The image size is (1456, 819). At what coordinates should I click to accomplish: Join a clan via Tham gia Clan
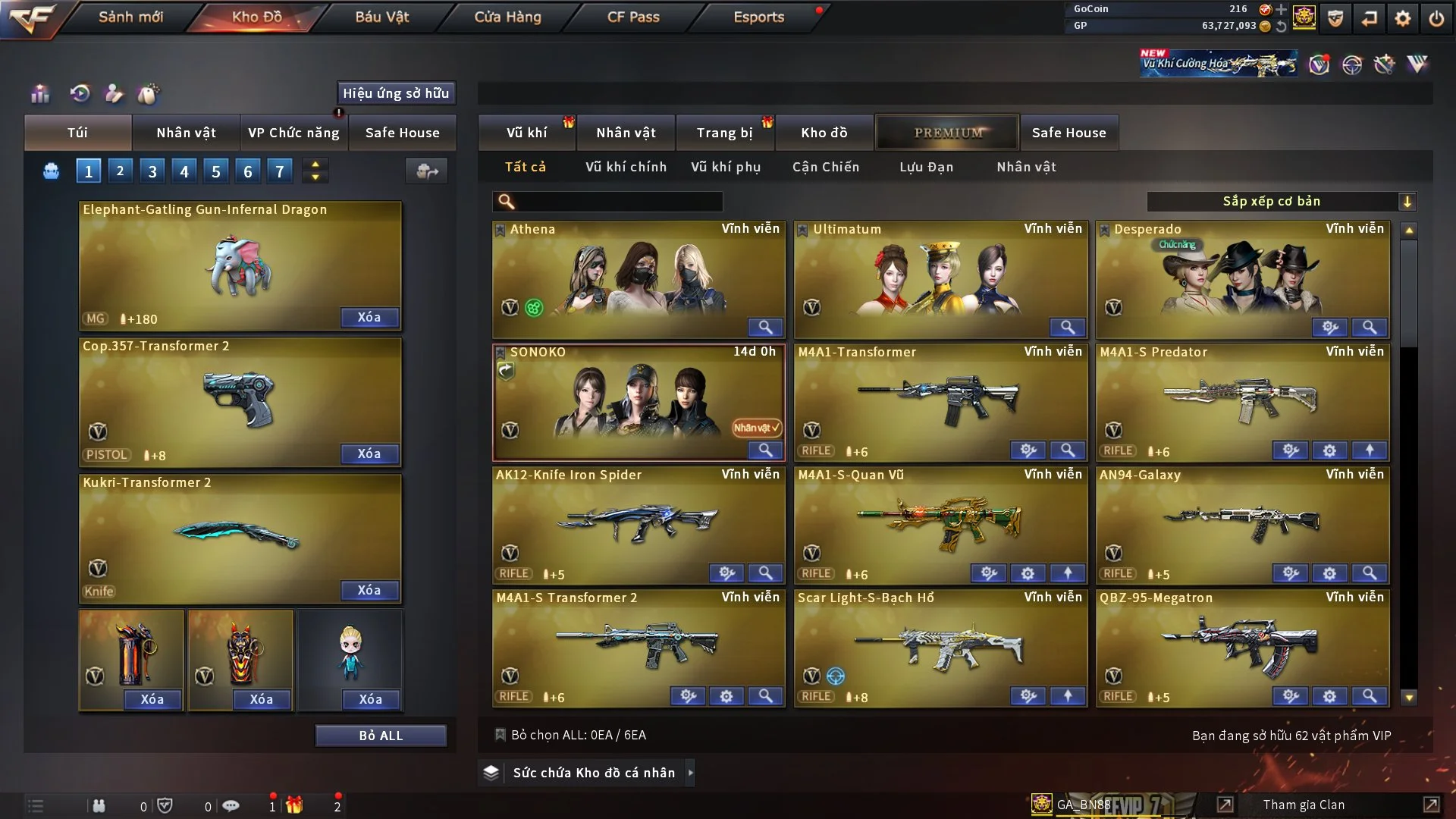coord(1304,805)
